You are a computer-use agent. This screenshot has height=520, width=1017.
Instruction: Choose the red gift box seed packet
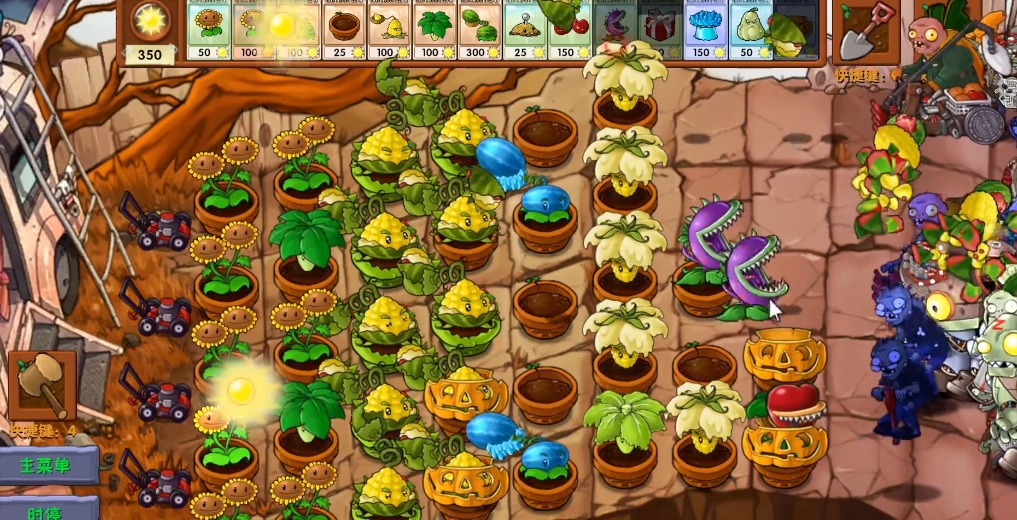coord(659,28)
